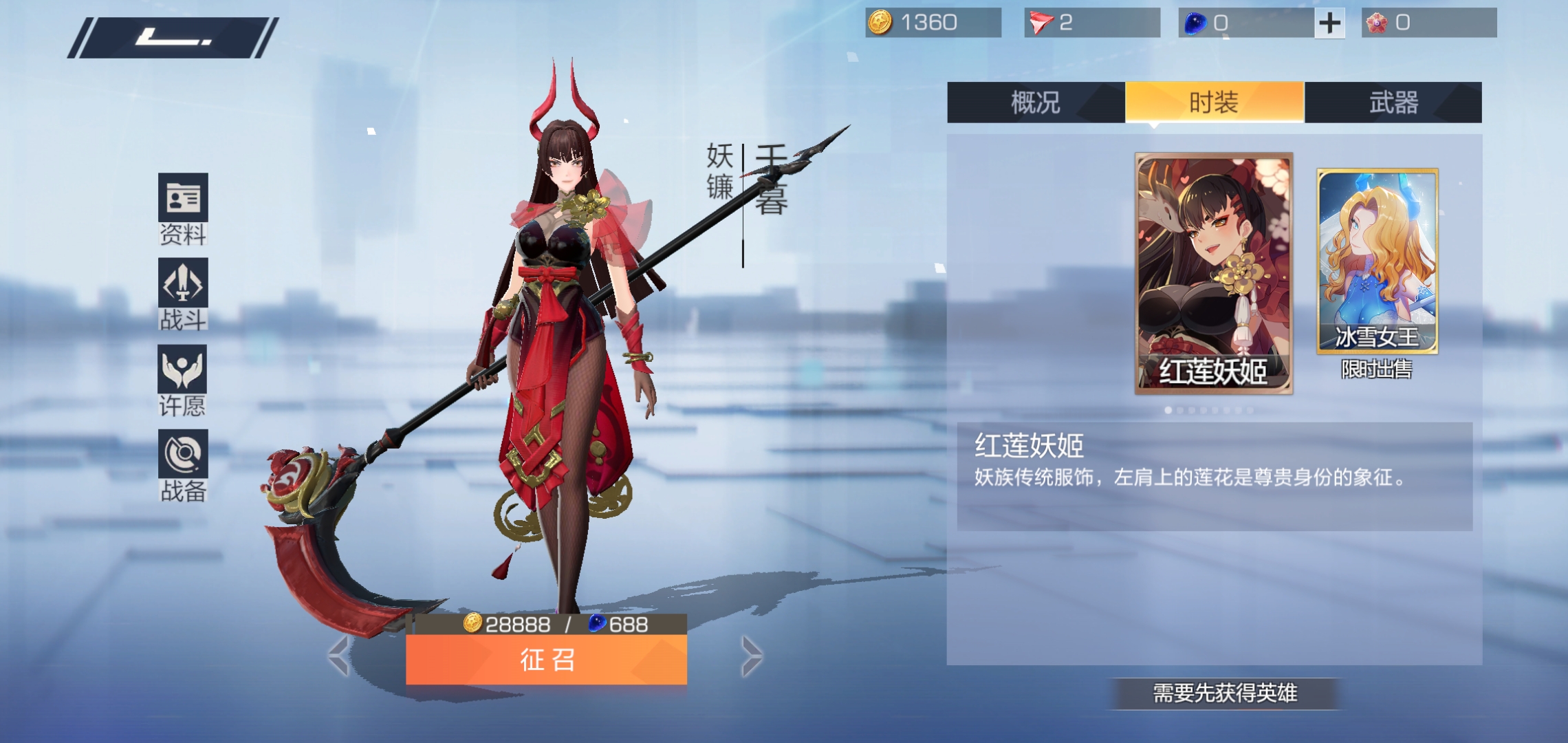Select the 时装 fashion tab
The width and height of the screenshot is (1568, 743).
click(1214, 103)
